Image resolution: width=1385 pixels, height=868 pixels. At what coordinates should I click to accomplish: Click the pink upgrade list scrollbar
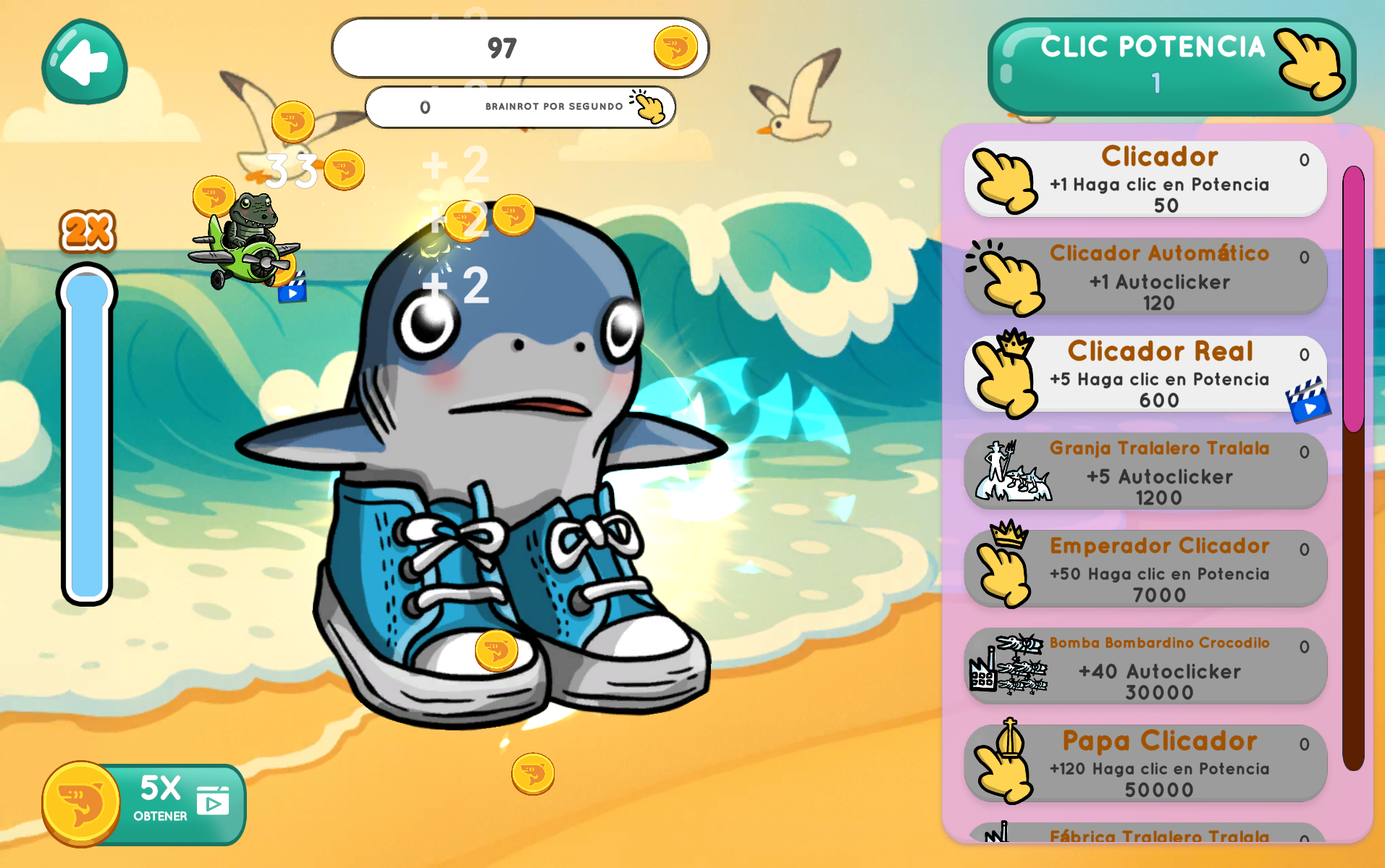coord(1353,298)
